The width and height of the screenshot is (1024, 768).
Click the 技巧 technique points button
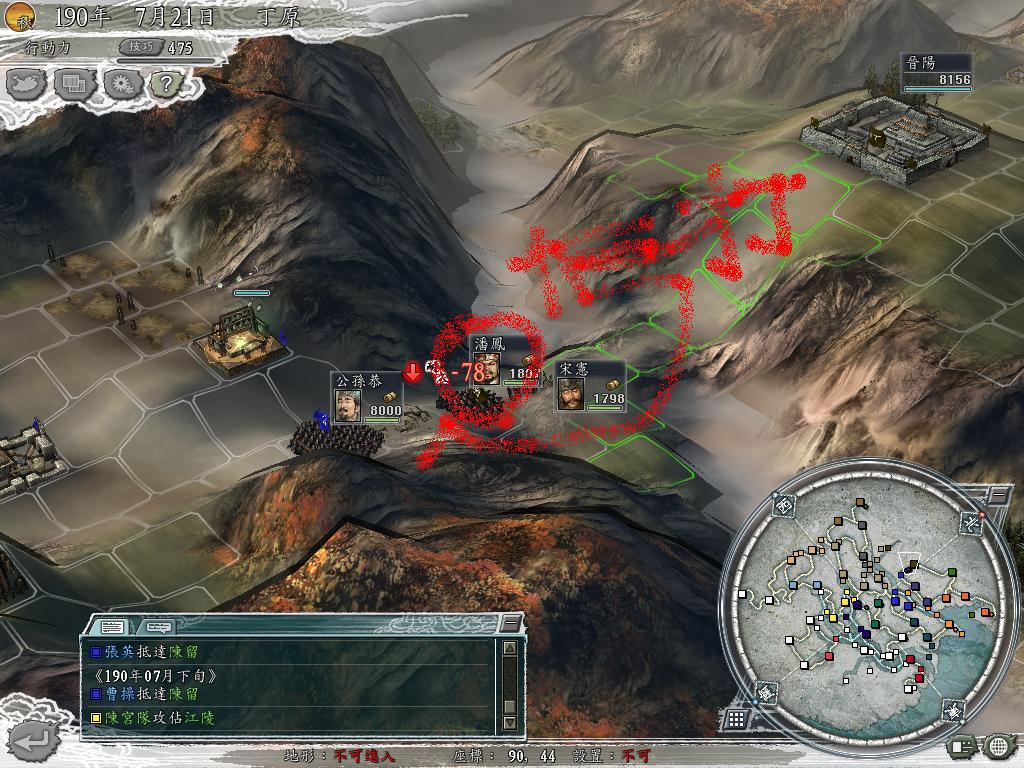point(137,47)
